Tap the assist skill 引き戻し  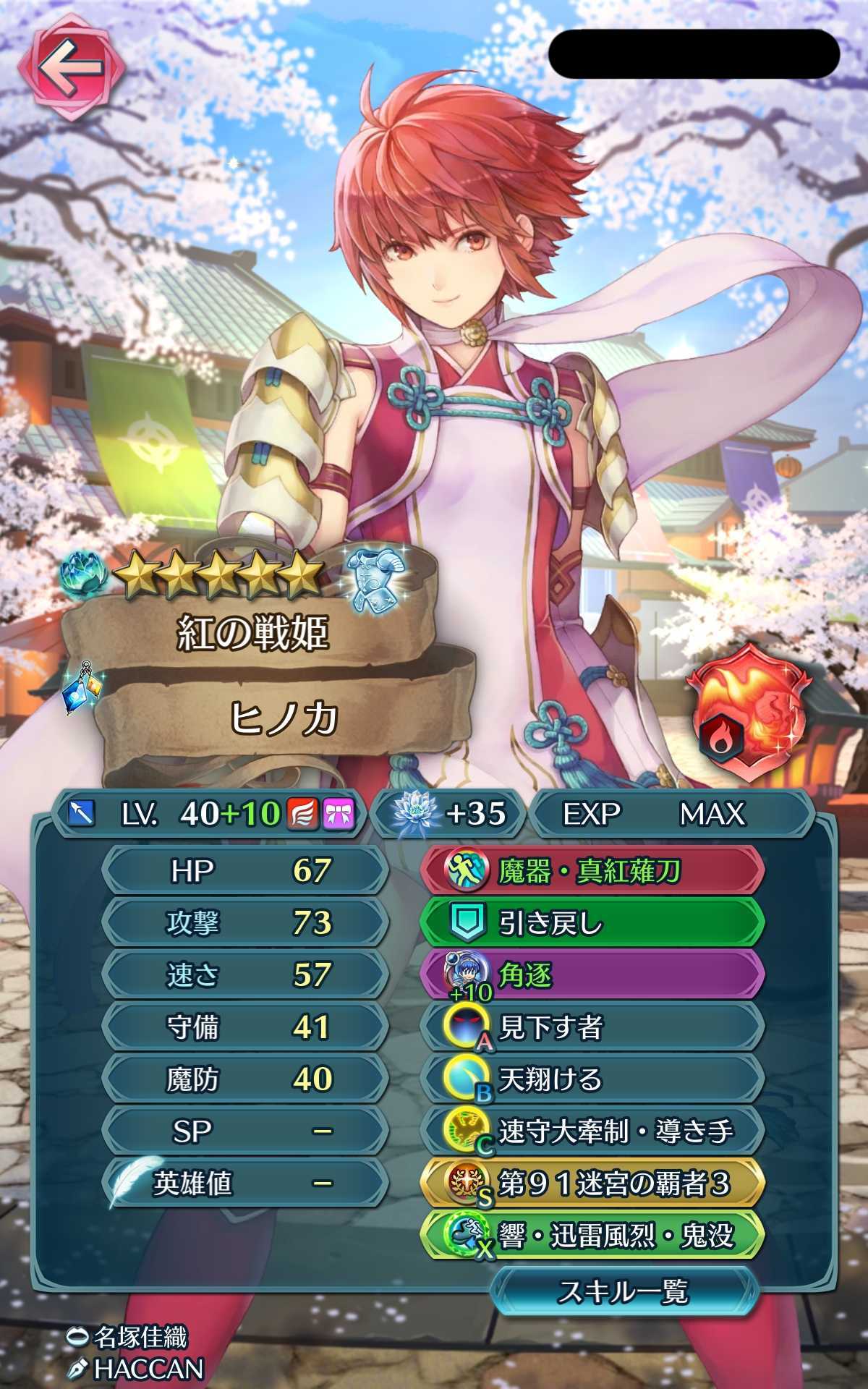click(592, 923)
